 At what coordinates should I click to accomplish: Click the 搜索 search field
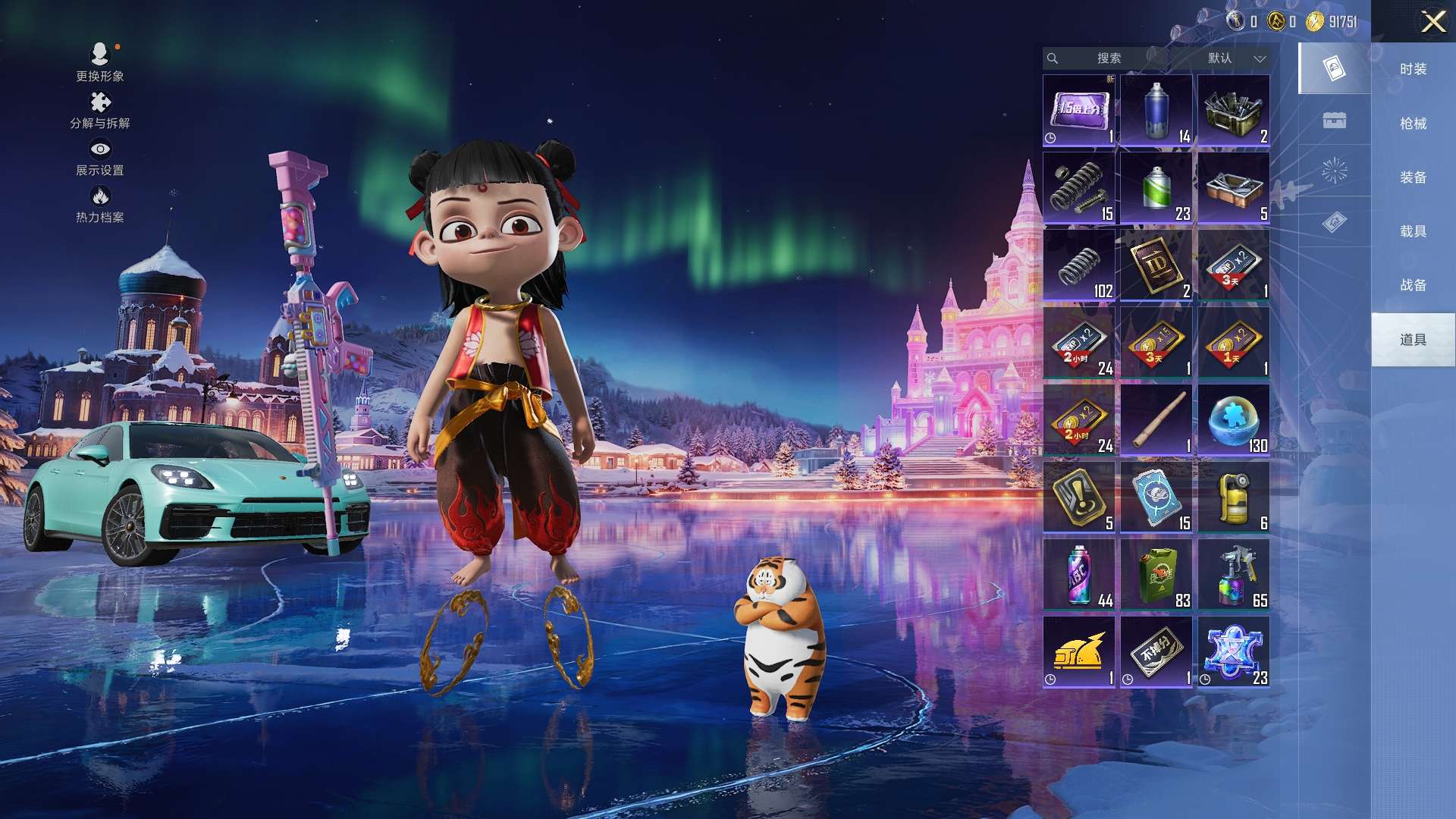[x=1108, y=58]
